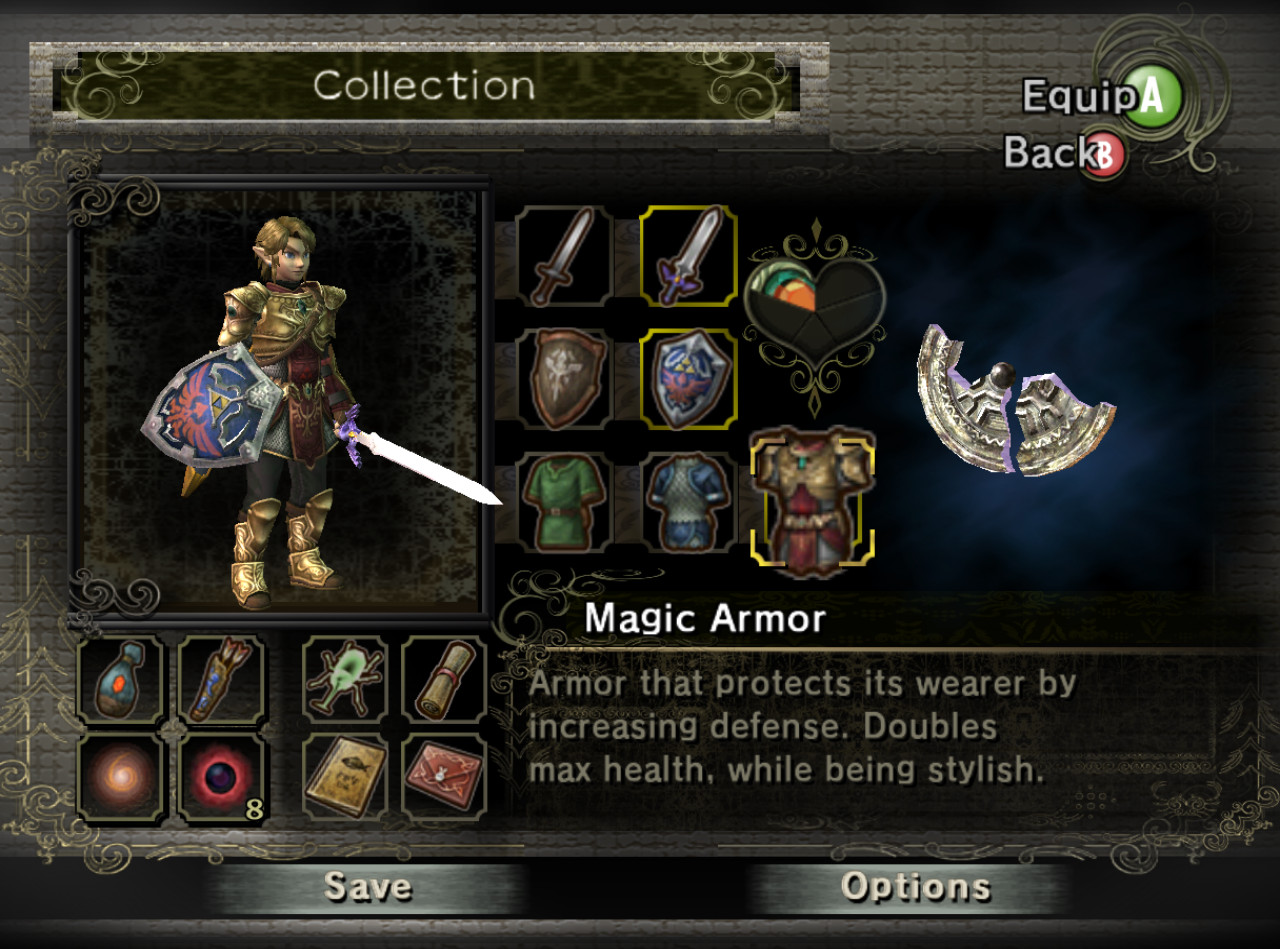Select the green Hero's Clothes icon

point(563,501)
